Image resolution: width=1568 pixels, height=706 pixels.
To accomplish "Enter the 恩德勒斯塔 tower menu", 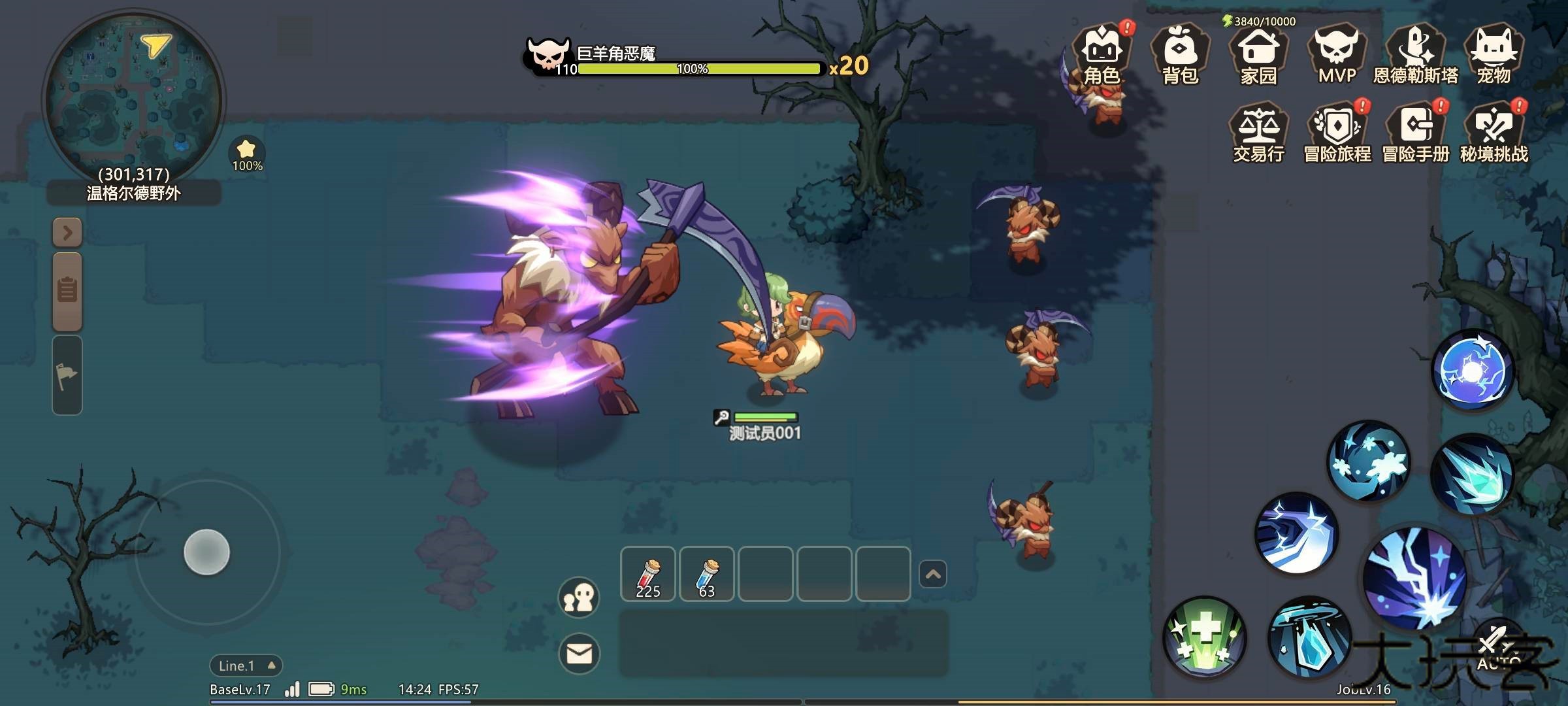I will (x=1415, y=56).
